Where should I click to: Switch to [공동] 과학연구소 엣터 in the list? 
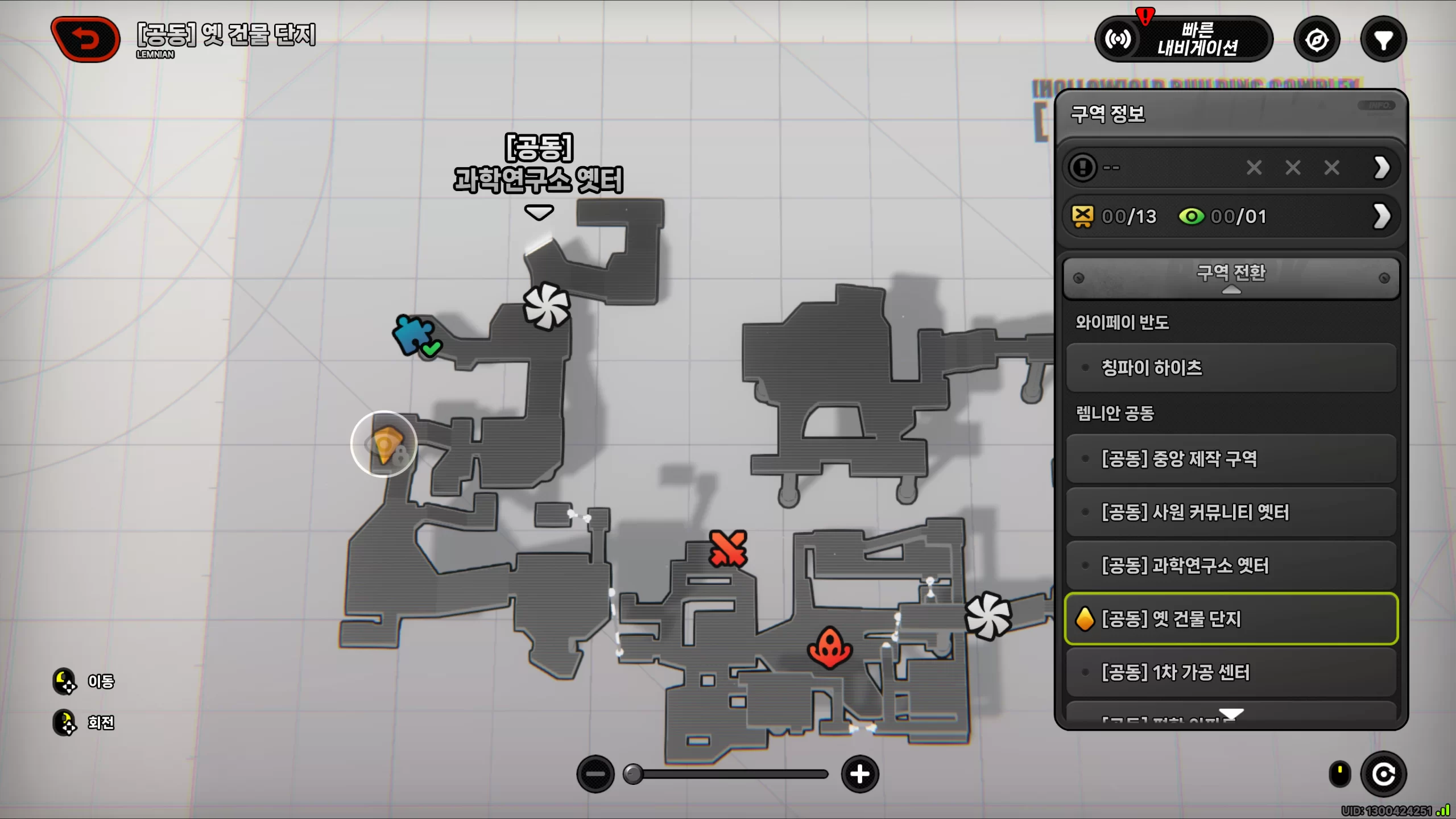(1231, 565)
